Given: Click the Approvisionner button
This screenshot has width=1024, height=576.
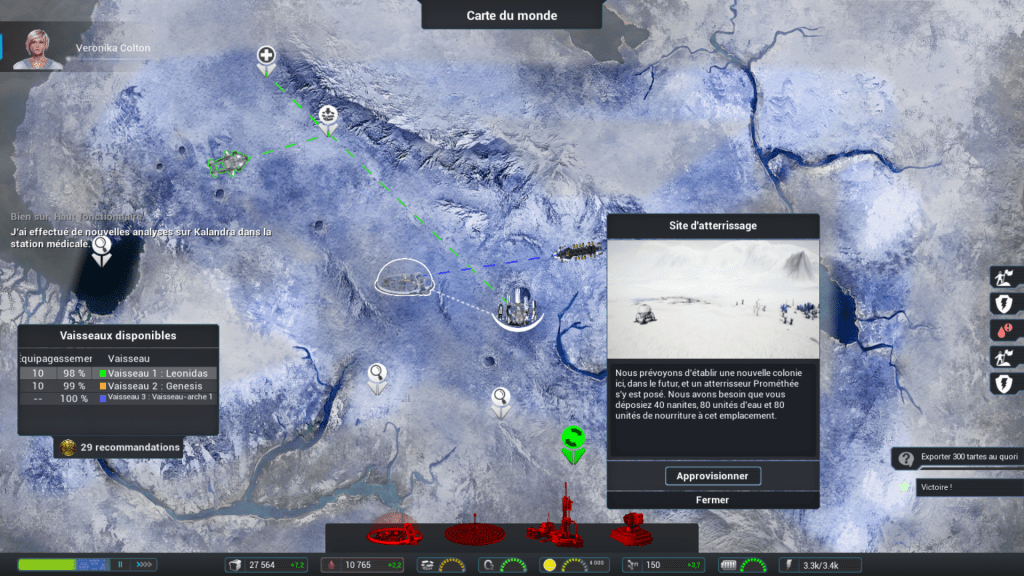Looking at the screenshot, I should (x=712, y=476).
